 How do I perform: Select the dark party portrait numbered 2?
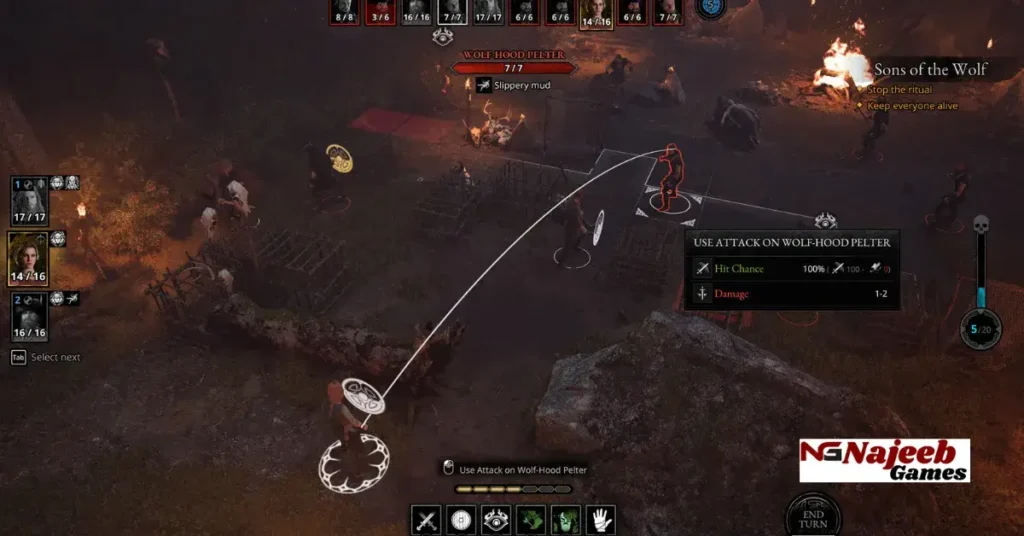coord(27,316)
